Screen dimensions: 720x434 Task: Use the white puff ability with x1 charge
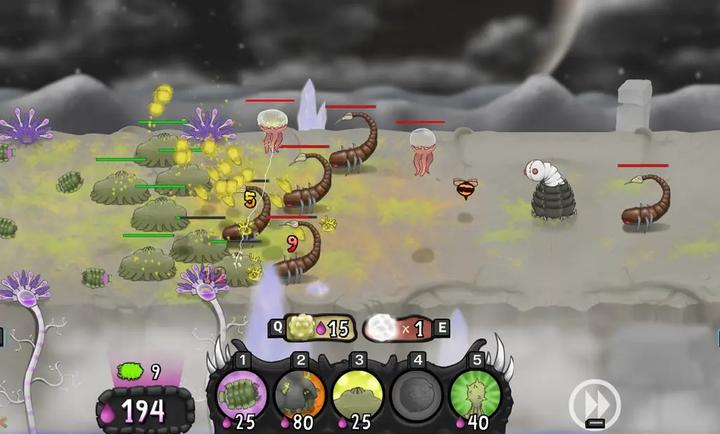click(396, 327)
